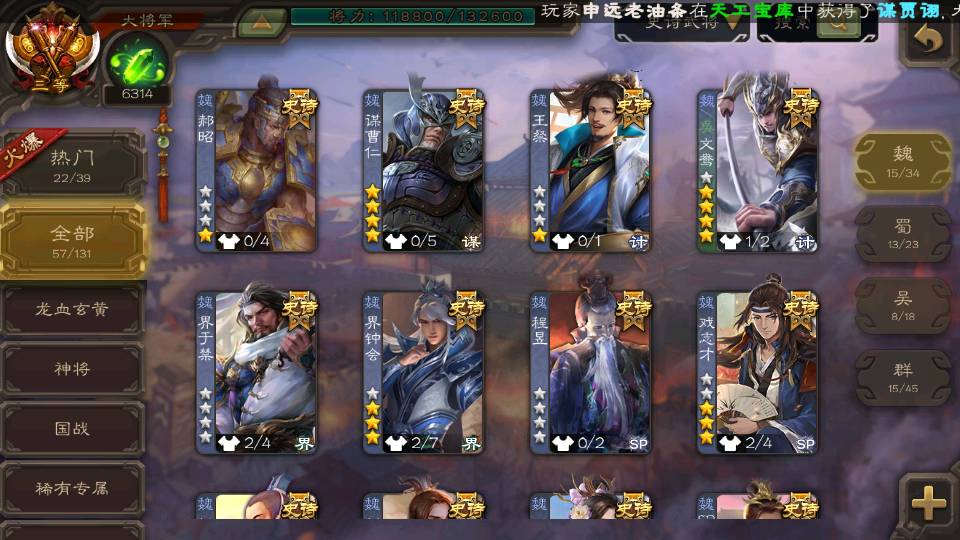Open the 龙血玄黄 category
The width and height of the screenshot is (960, 540).
[x=72, y=310]
